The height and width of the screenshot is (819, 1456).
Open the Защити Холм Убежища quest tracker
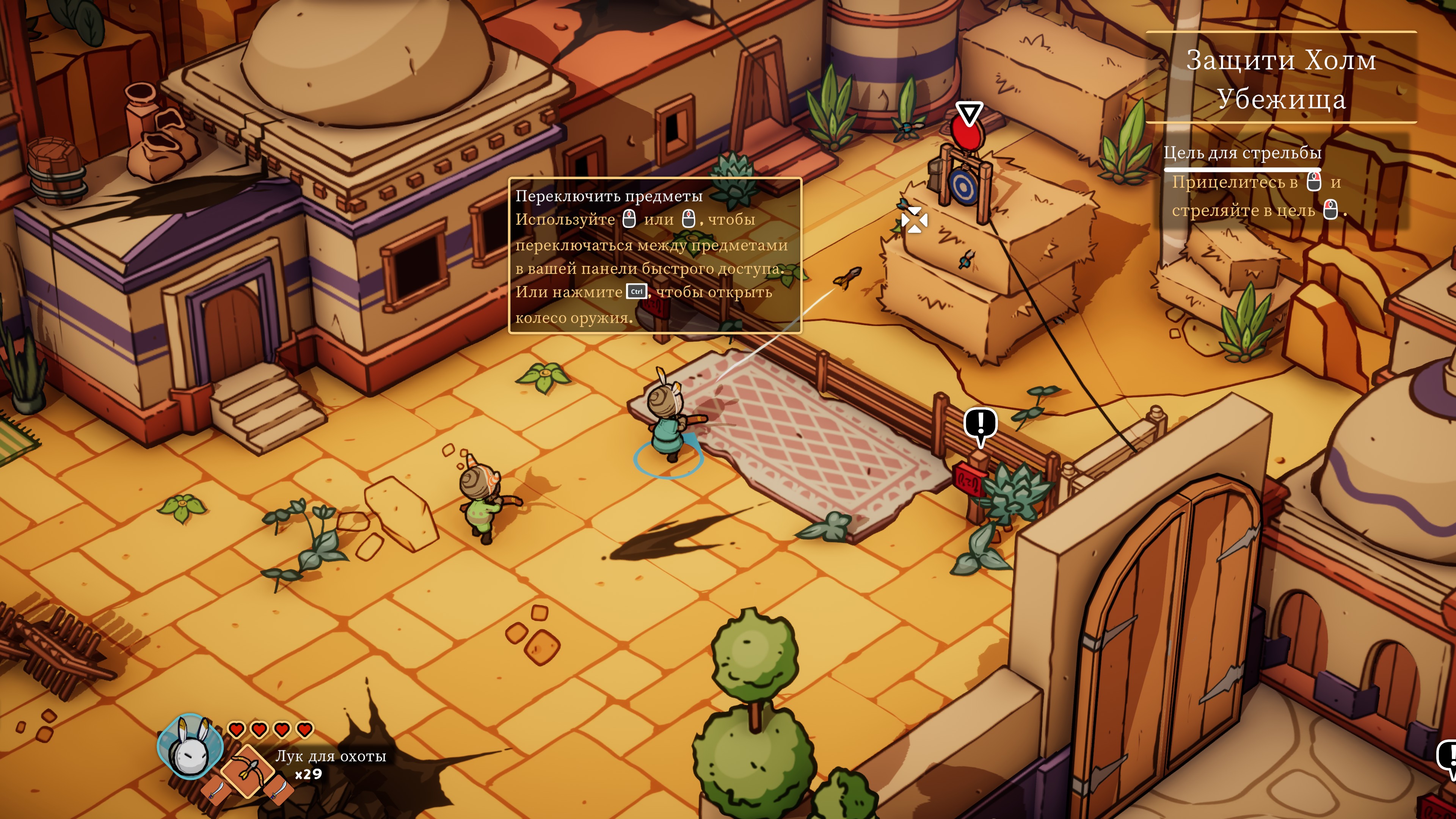click(x=1281, y=78)
